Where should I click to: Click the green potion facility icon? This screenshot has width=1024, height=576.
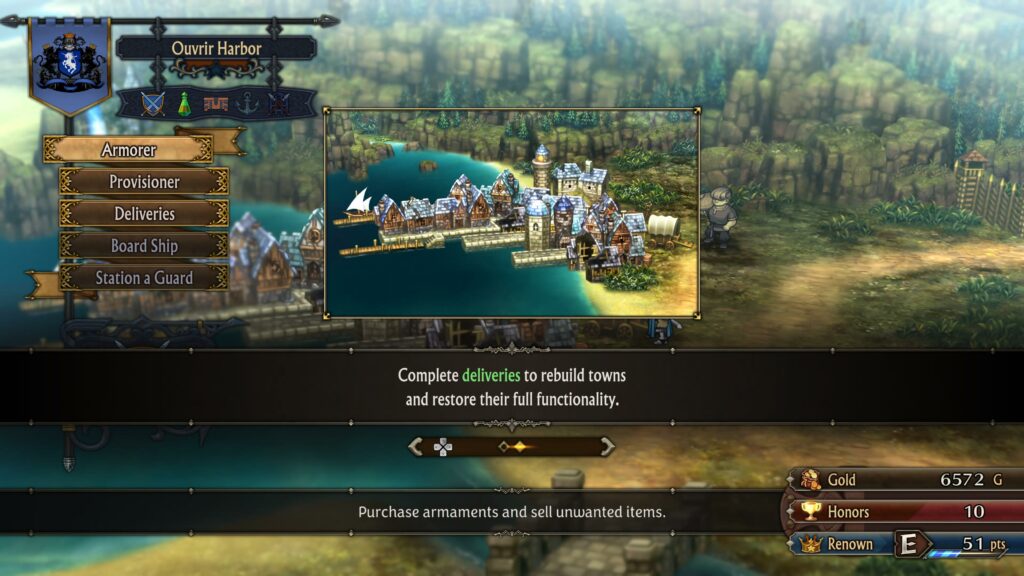coord(184,104)
